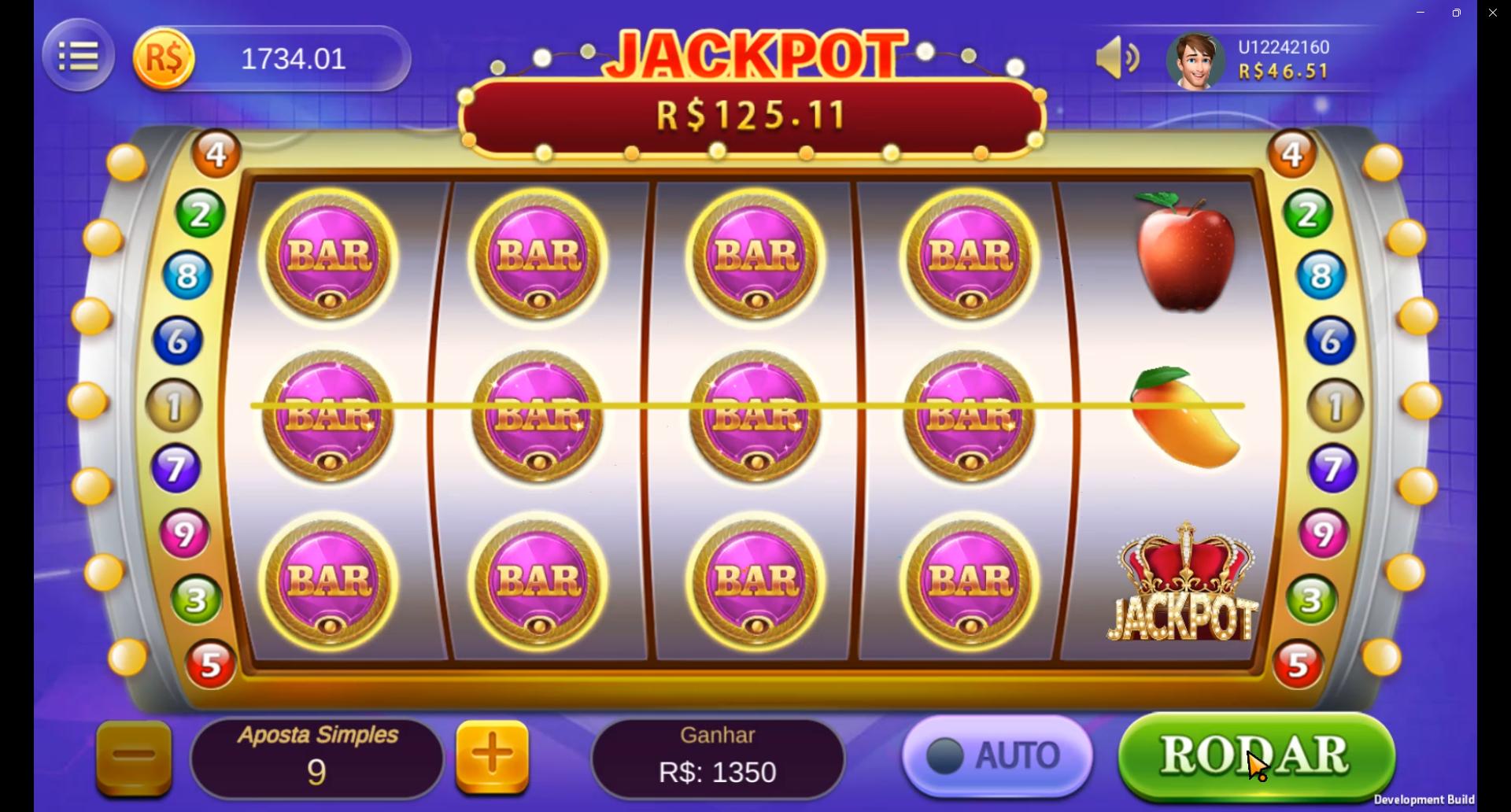1511x812 pixels.
Task: Increase the bet with the plus button
Action: tap(493, 755)
